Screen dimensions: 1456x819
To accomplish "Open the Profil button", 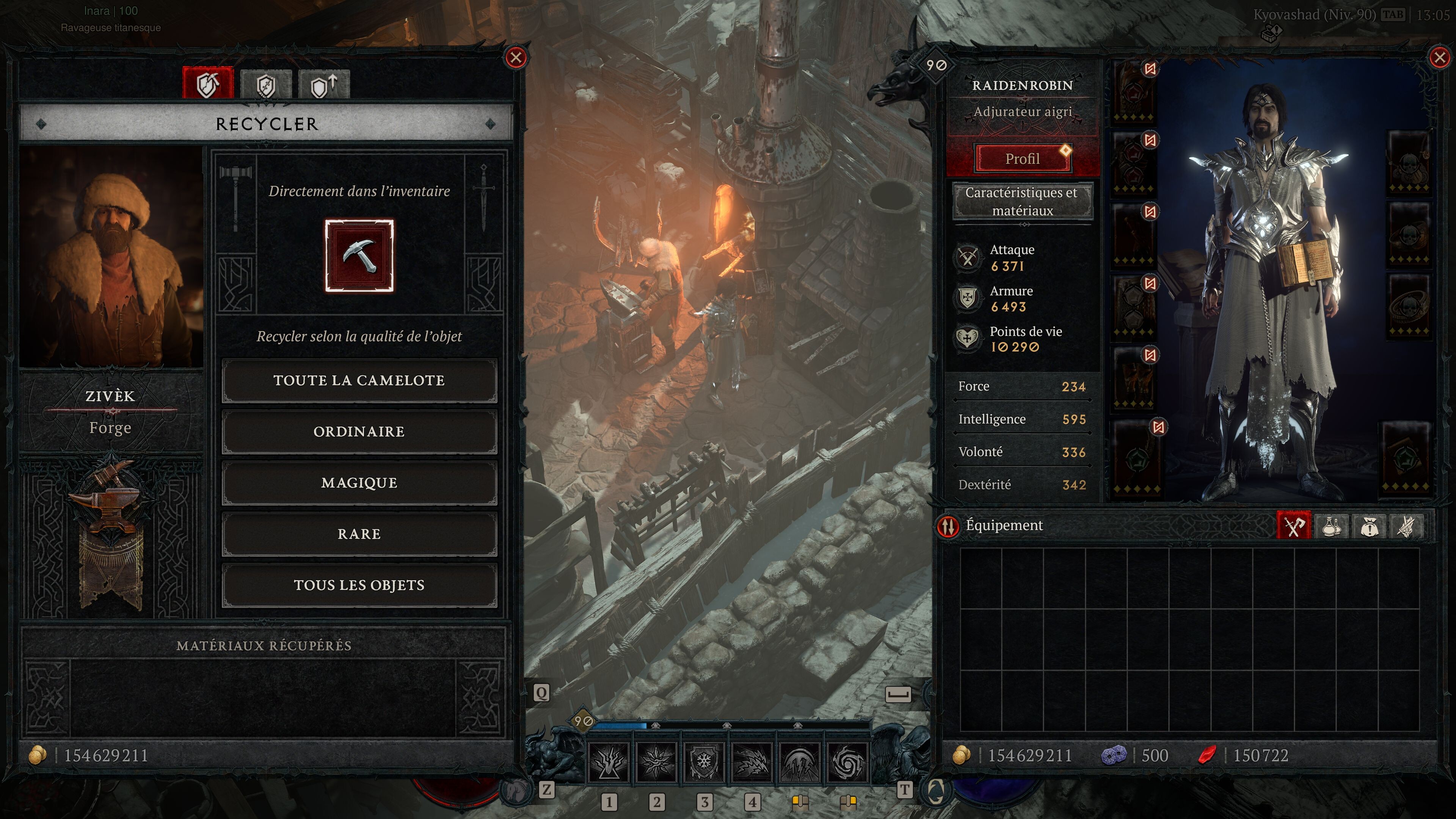I will (x=1022, y=159).
